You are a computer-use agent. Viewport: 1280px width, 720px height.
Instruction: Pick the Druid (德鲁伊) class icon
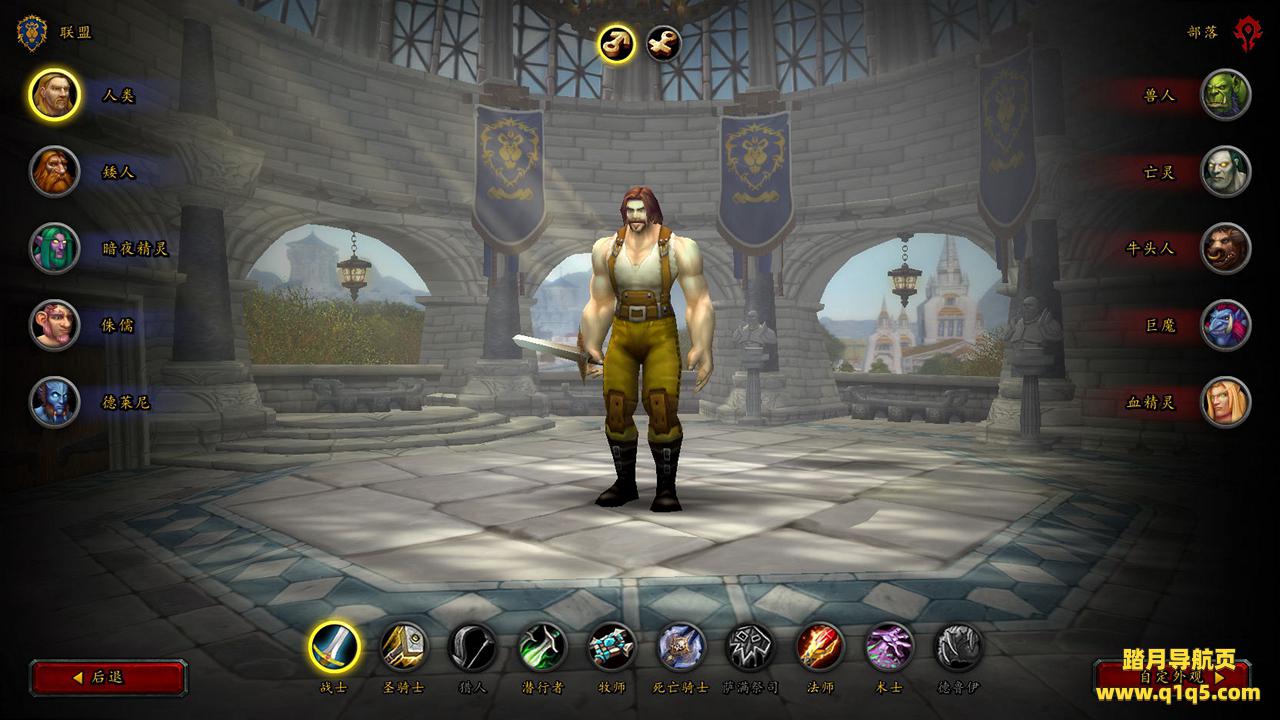(x=958, y=647)
